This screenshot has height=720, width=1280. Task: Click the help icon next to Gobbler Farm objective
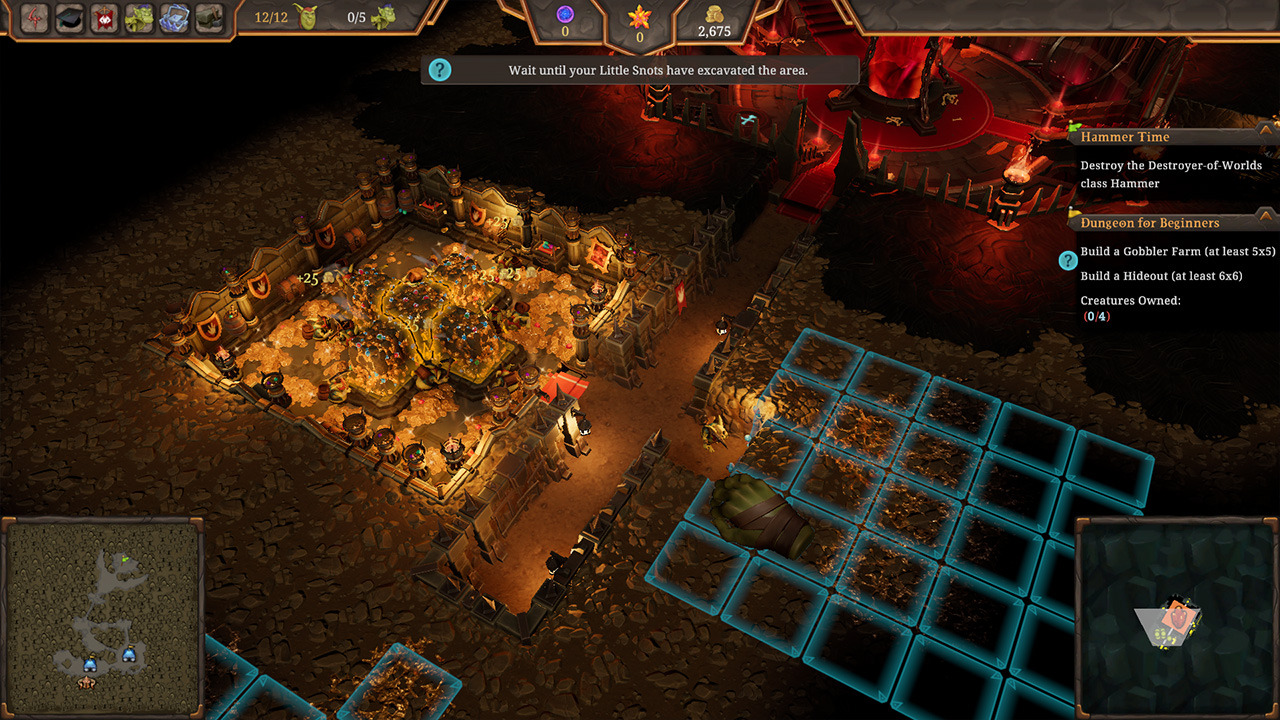(1068, 261)
